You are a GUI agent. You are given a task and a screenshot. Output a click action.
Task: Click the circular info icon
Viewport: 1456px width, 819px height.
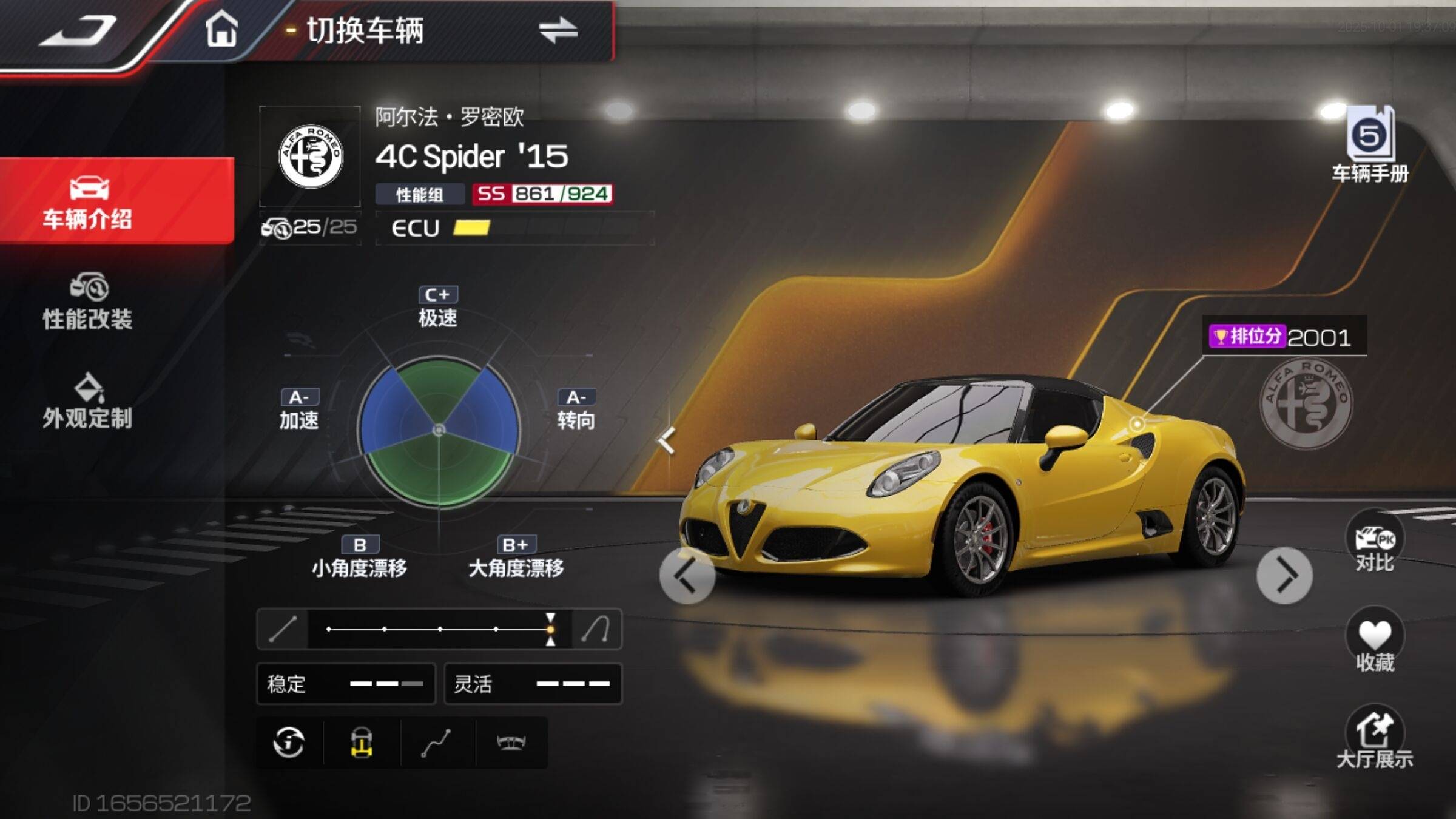(289, 742)
